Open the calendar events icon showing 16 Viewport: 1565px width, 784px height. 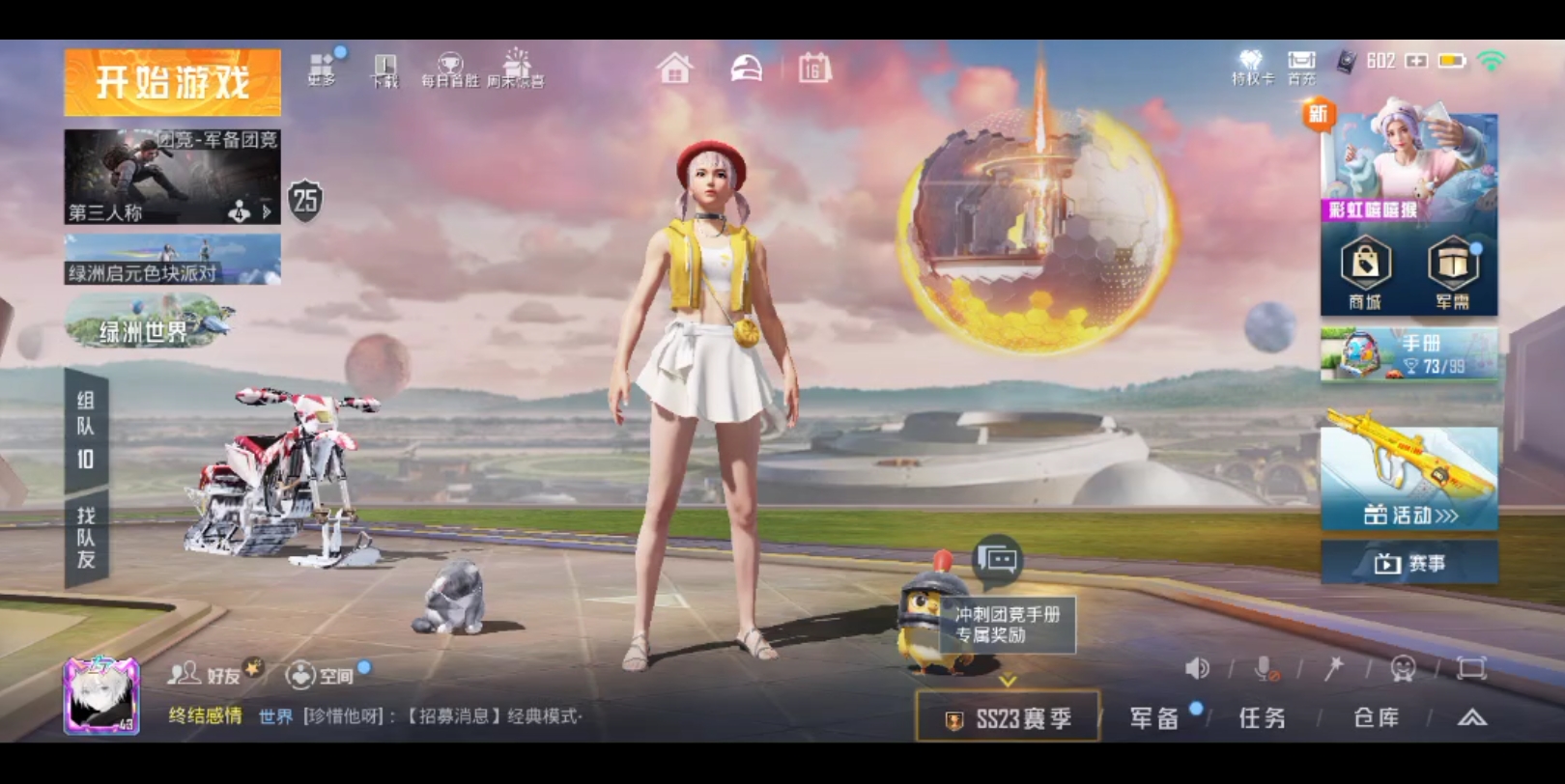(x=814, y=70)
